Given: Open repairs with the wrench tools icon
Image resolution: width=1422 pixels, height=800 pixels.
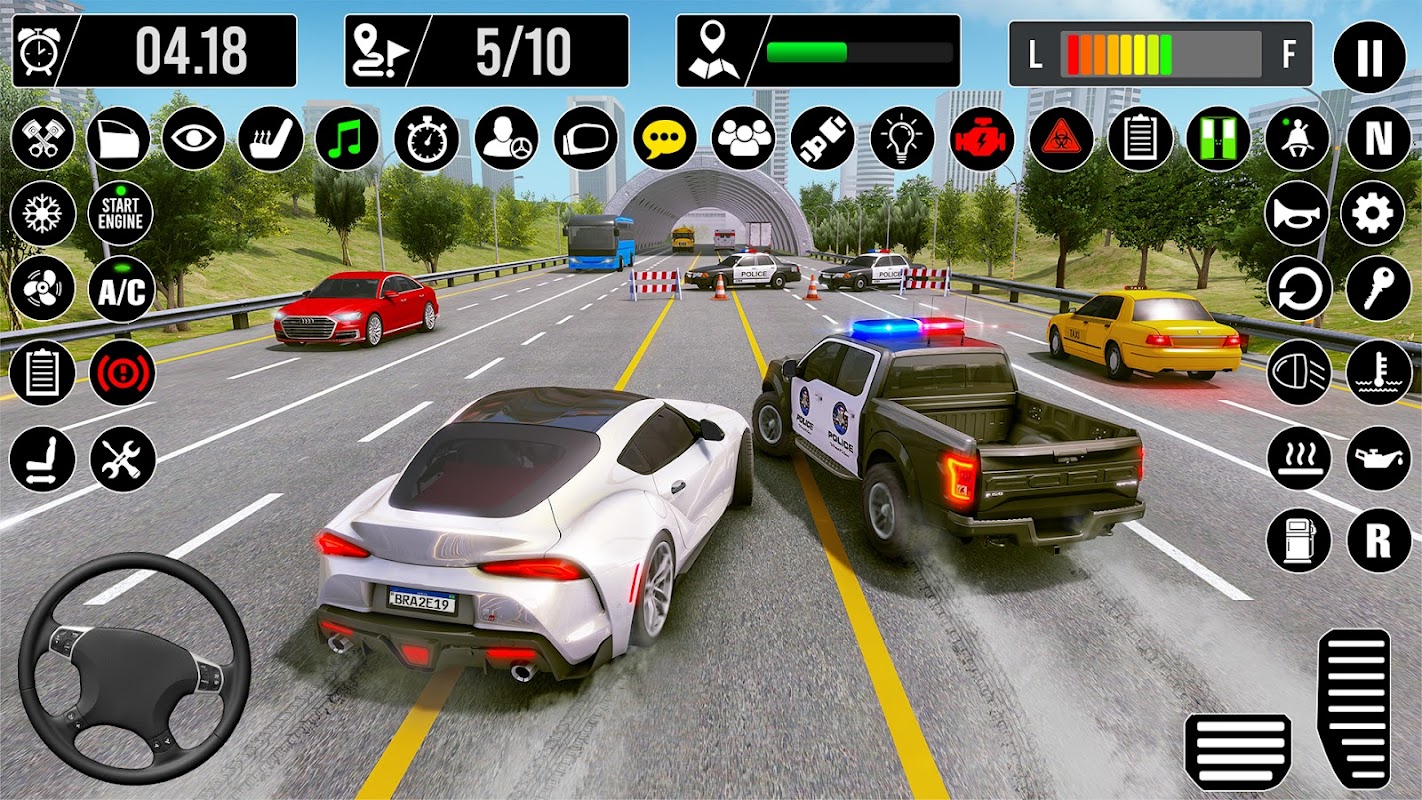Looking at the screenshot, I should [x=122, y=459].
